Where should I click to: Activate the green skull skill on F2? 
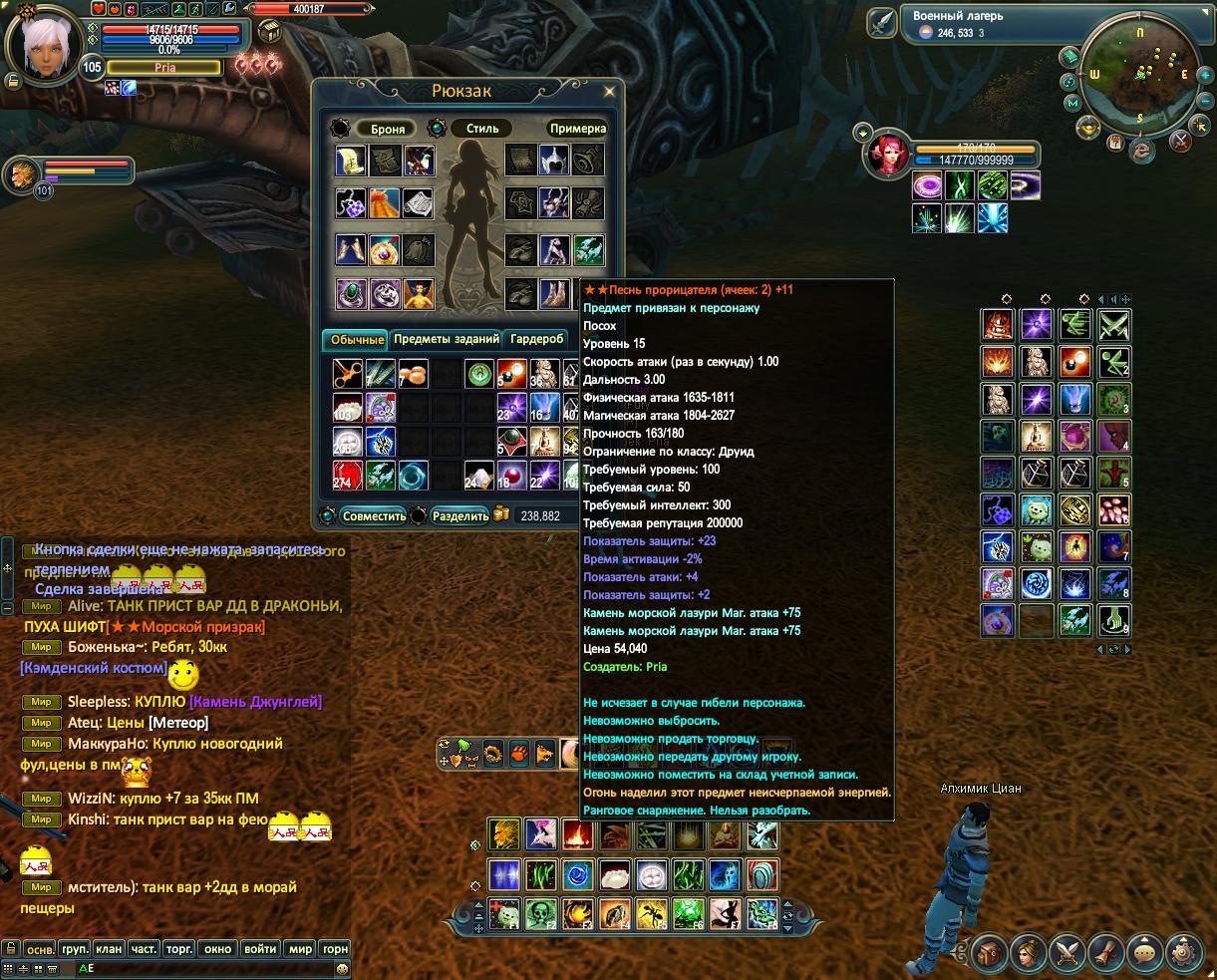[540, 912]
